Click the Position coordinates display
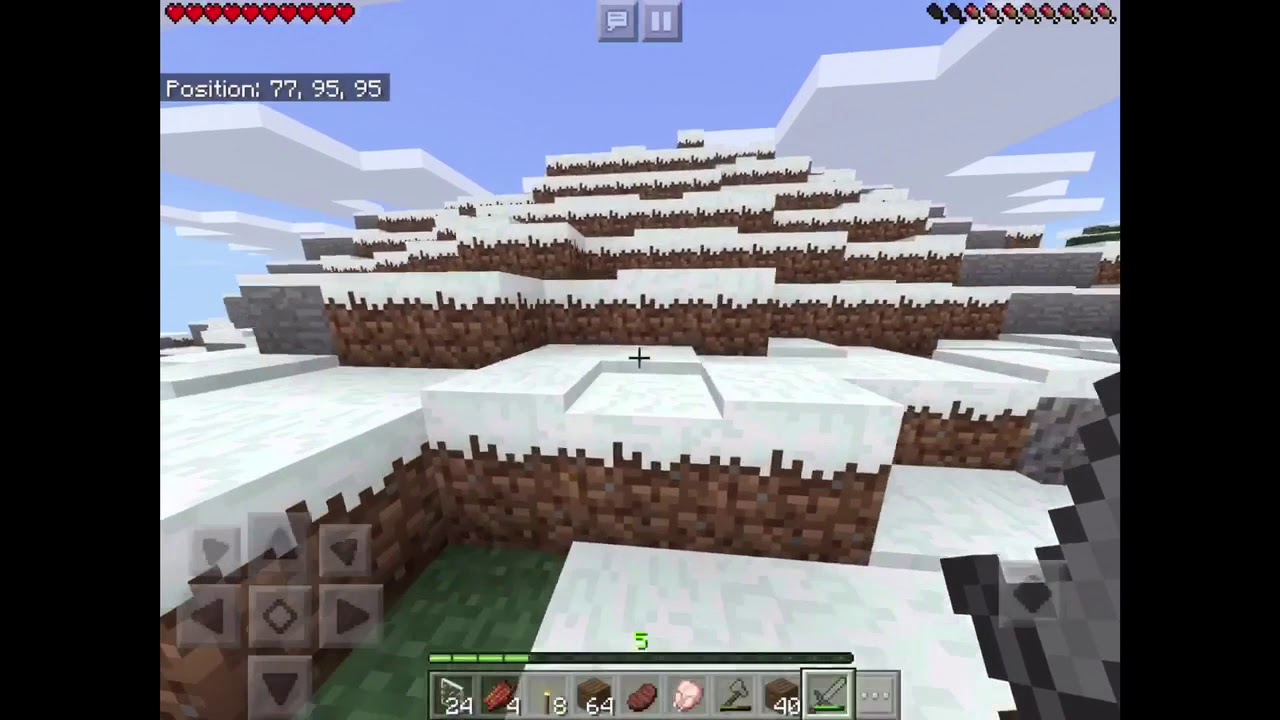Image resolution: width=1280 pixels, height=720 pixels. coord(273,88)
